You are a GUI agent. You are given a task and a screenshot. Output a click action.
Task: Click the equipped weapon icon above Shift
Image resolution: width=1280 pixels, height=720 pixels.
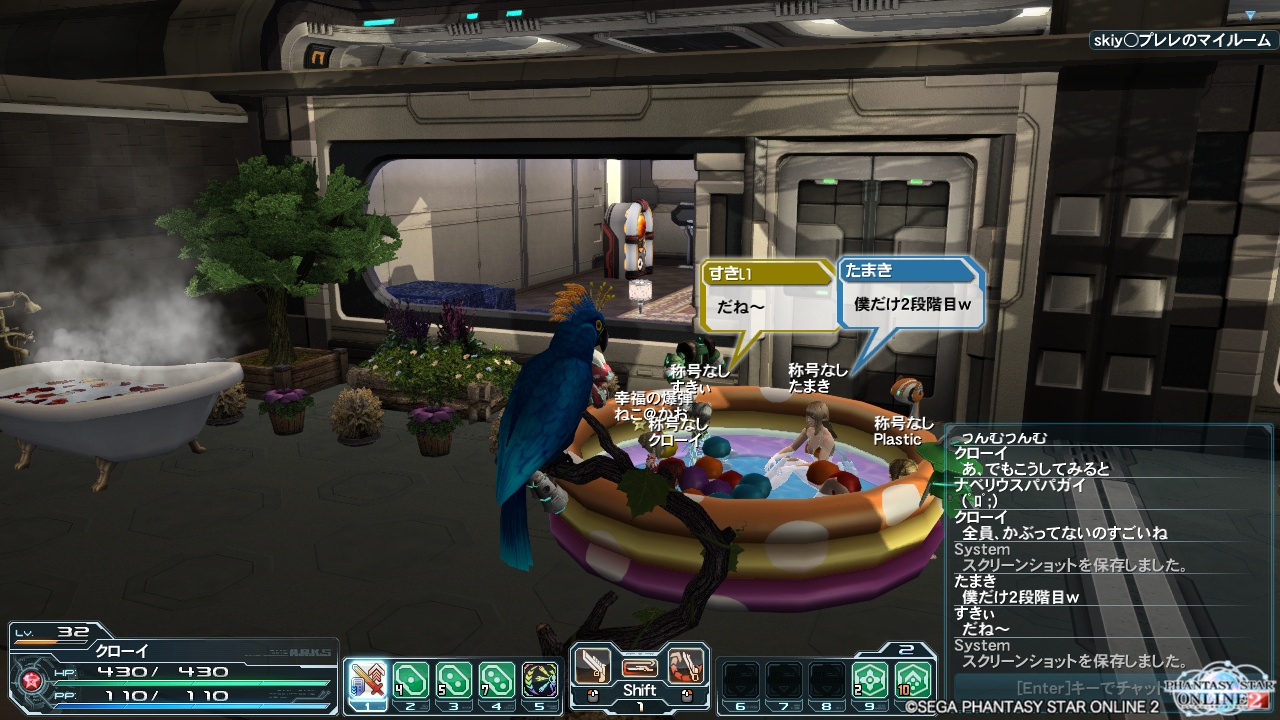pos(639,666)
